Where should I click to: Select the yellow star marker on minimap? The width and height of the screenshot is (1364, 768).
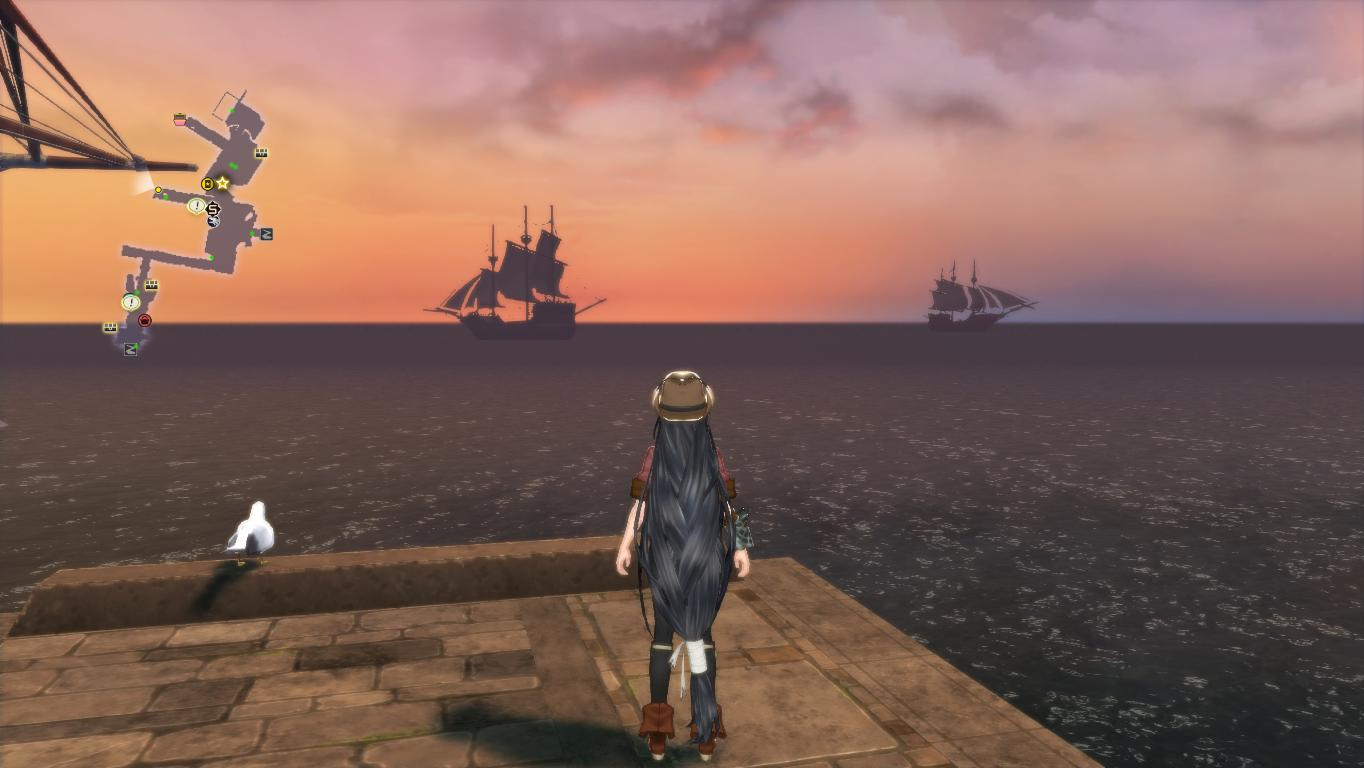(x=223, y=183)
